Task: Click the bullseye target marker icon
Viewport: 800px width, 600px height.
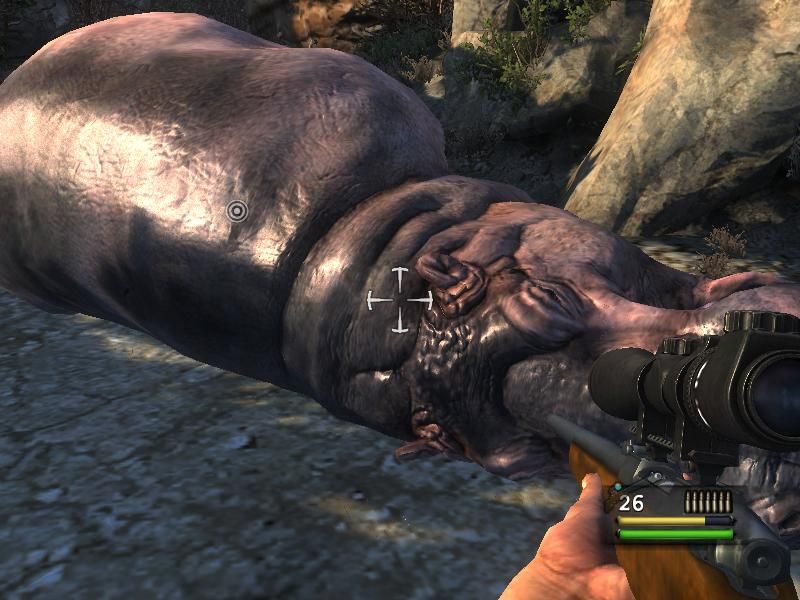Action: 237,211
